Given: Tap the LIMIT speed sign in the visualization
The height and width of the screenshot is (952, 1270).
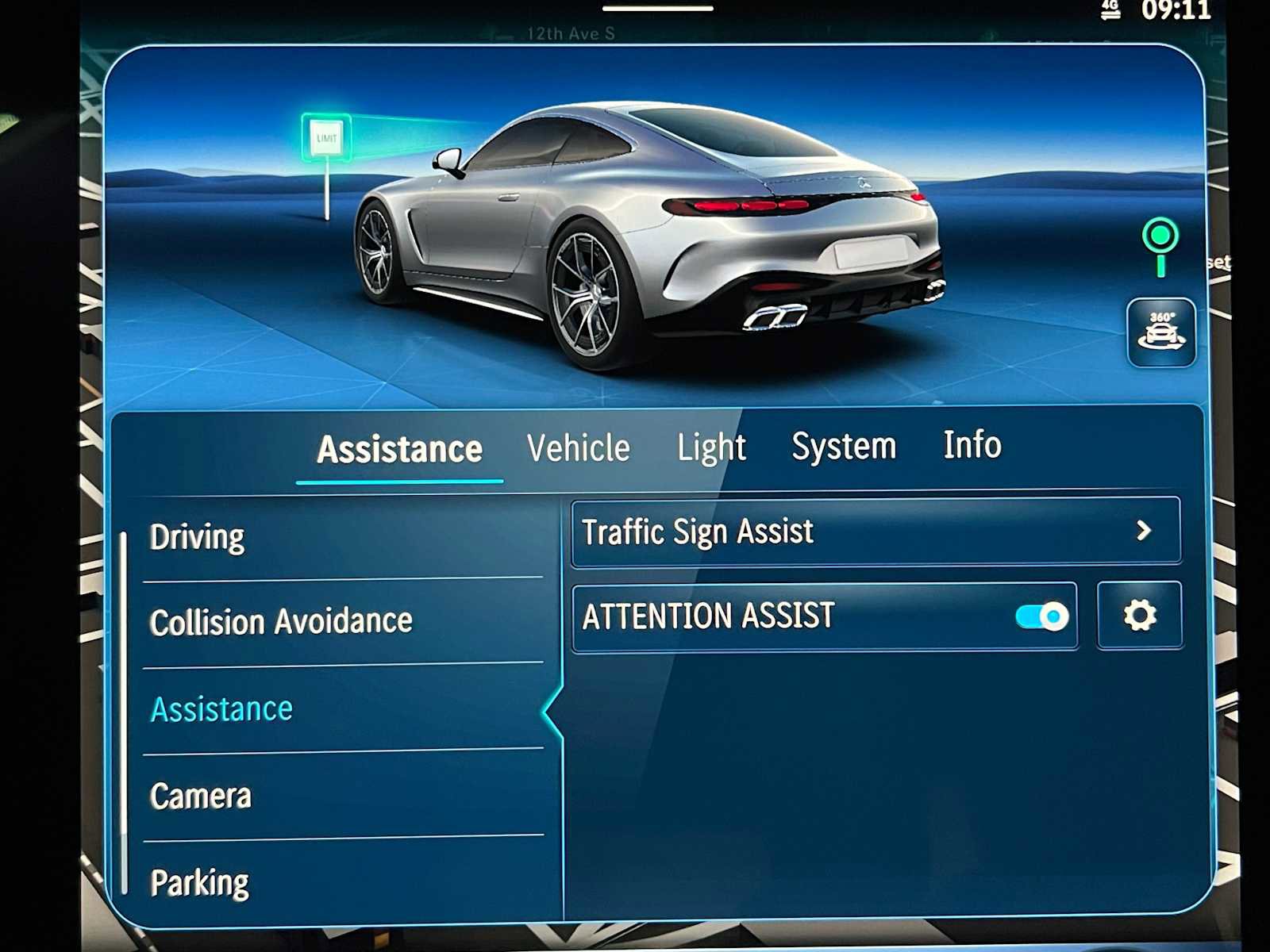Looking at the screenshot, I should click(328, 136).
